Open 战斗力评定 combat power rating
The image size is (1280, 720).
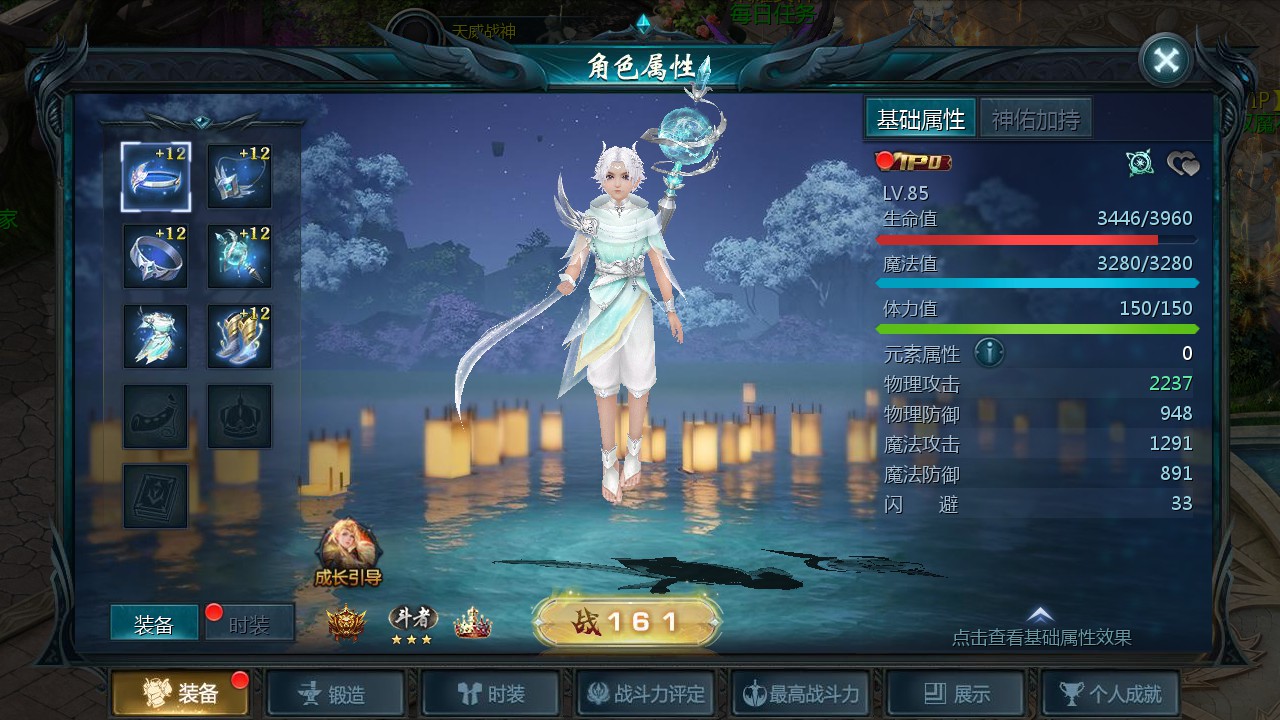coord(646,693)
